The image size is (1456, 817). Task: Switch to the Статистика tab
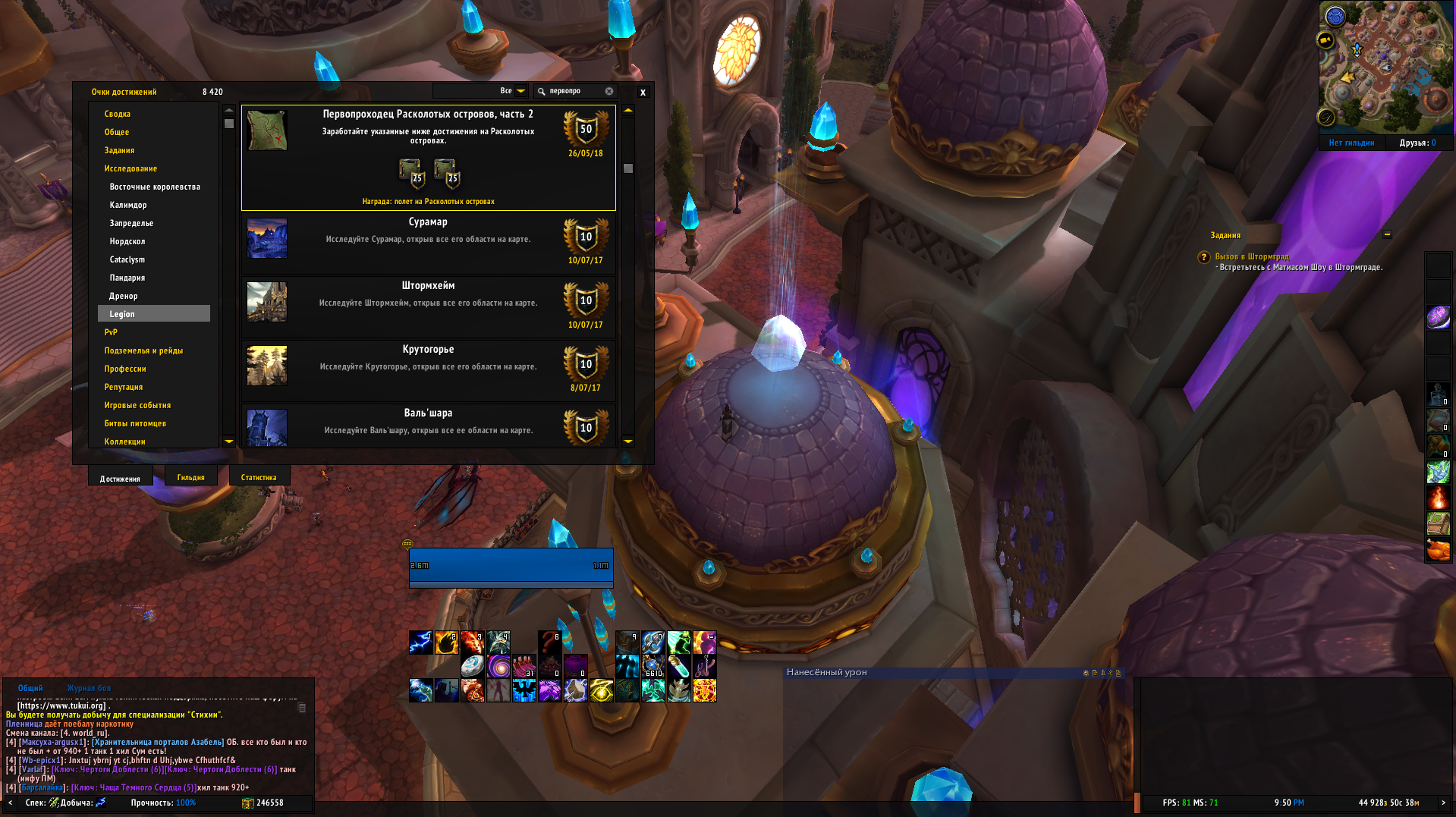(x=258, y=478)
